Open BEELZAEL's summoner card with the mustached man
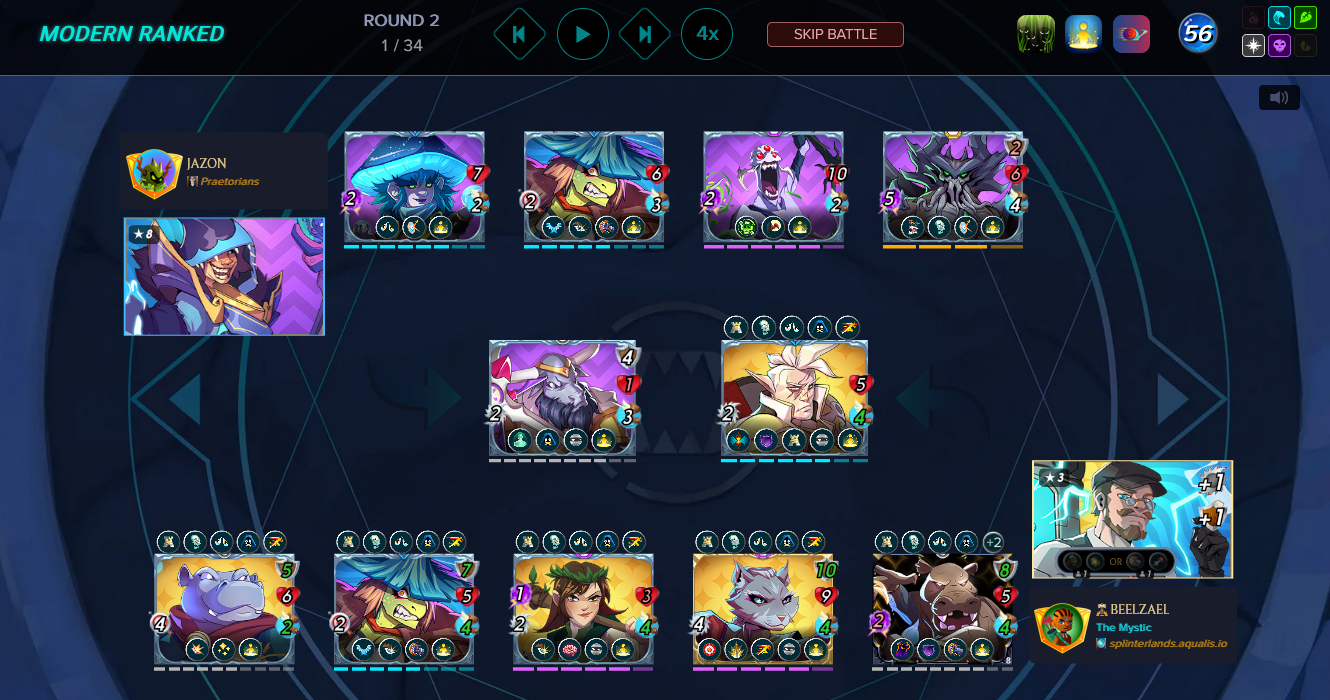This screenshot has height=700, width=1330. (1132, 518)
